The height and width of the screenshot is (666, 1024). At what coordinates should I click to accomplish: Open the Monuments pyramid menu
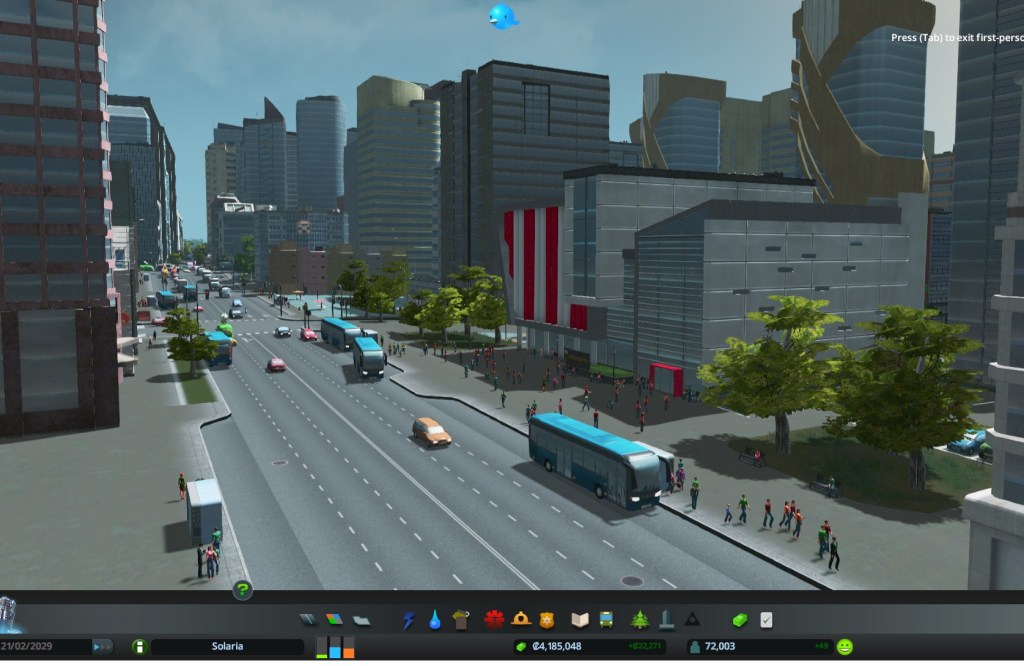pyautogui.click(x=692, y=620)
